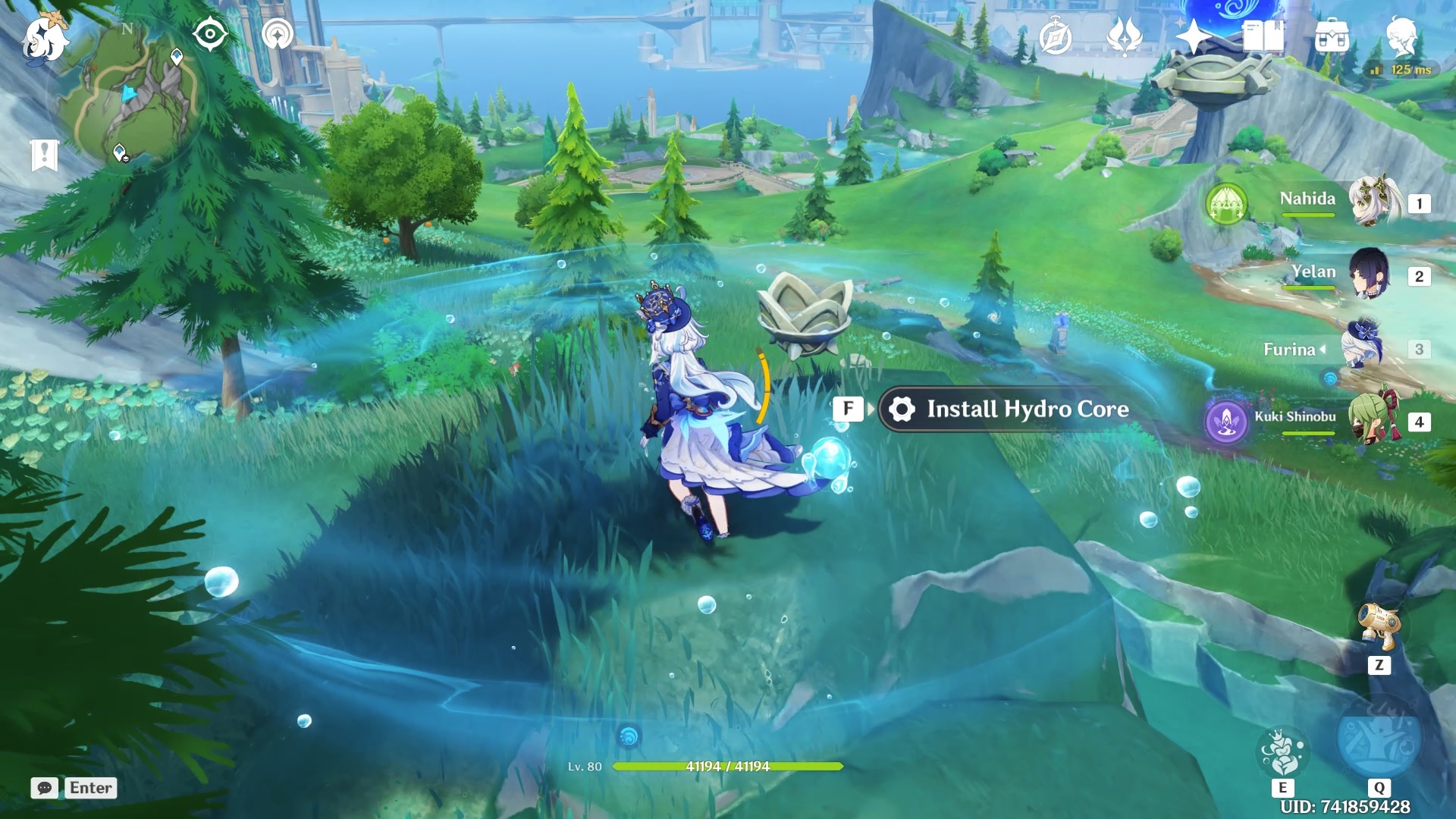Open the Paimon menu icon
1456x819 pixels.
pyautogui.click(x=44, y=38)
